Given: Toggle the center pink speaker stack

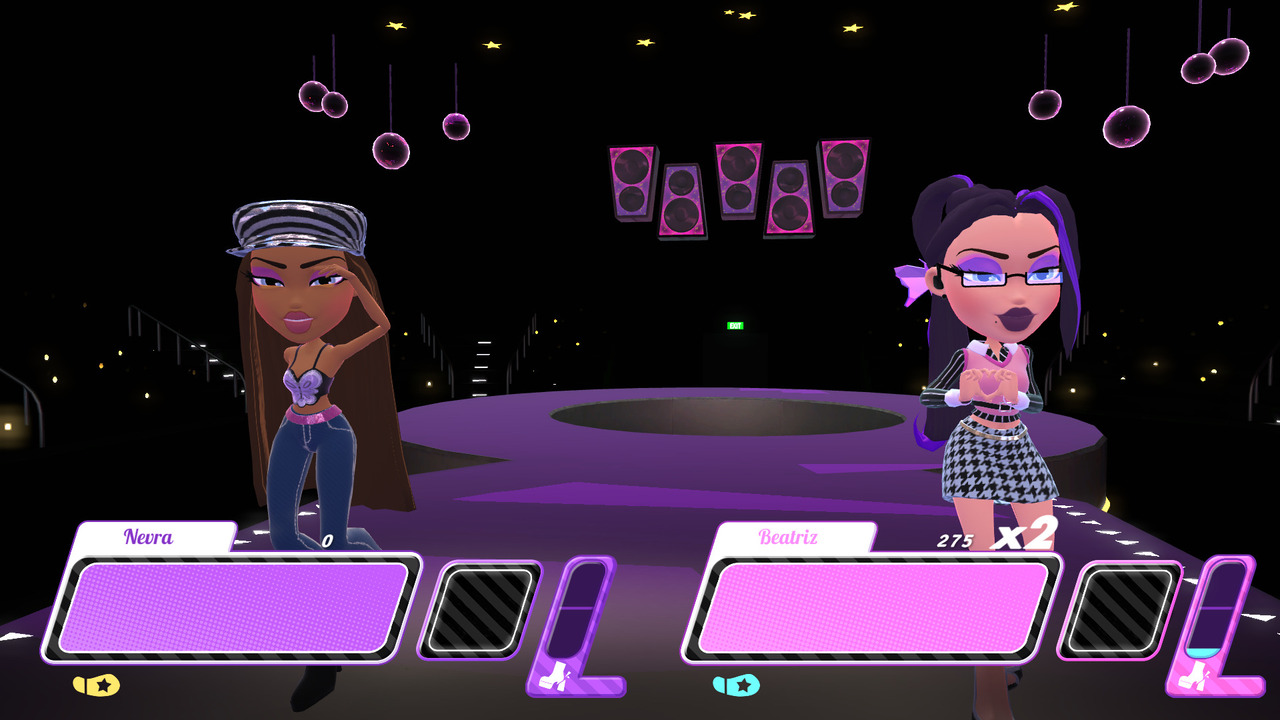Looking at the screenshot, I should [x=737, y=180].
